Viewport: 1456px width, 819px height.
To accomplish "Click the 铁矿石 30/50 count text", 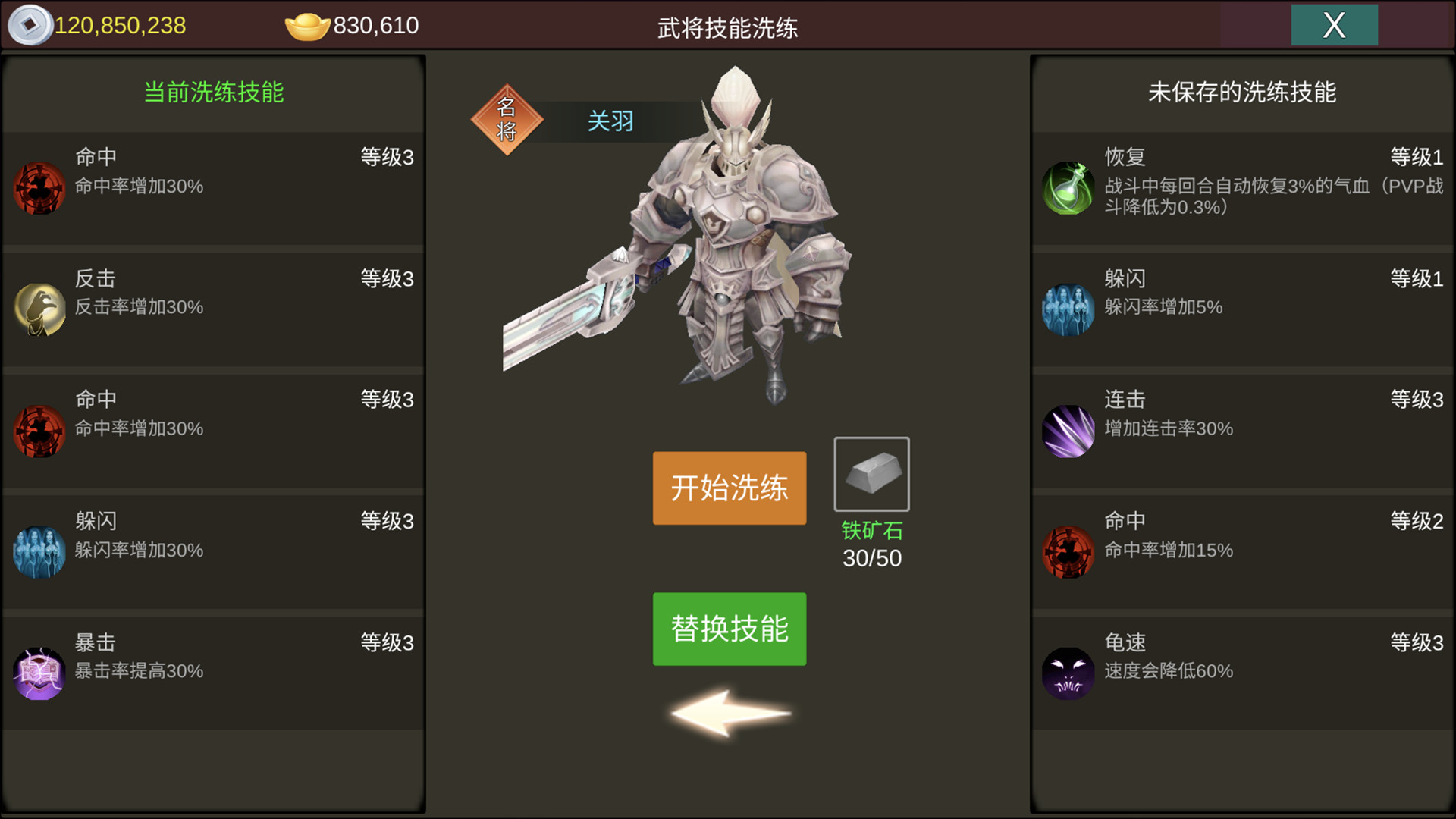I will [x=871, y=558].
